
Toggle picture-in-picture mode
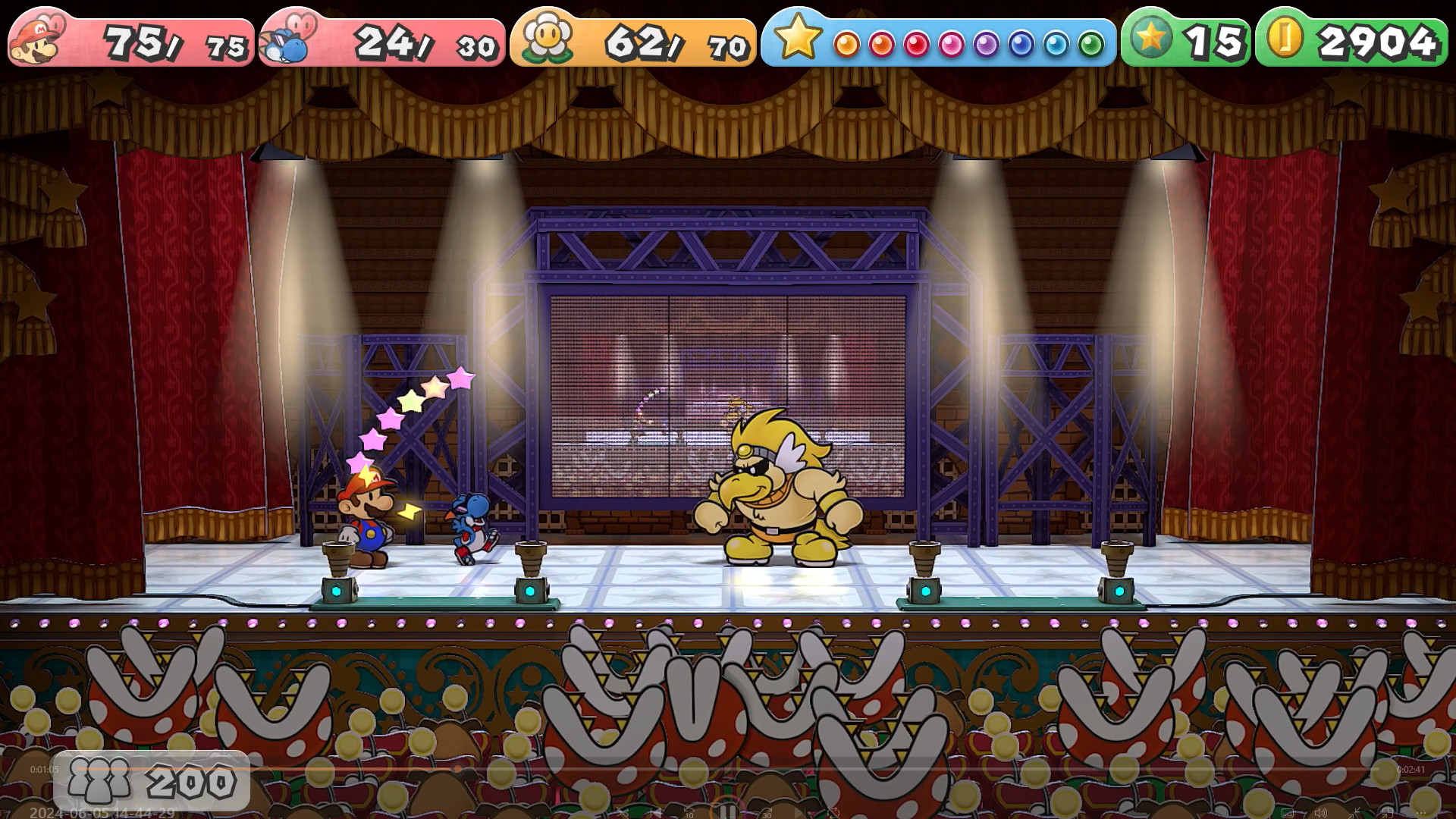pyautogui.click(x=1388, y=813)
